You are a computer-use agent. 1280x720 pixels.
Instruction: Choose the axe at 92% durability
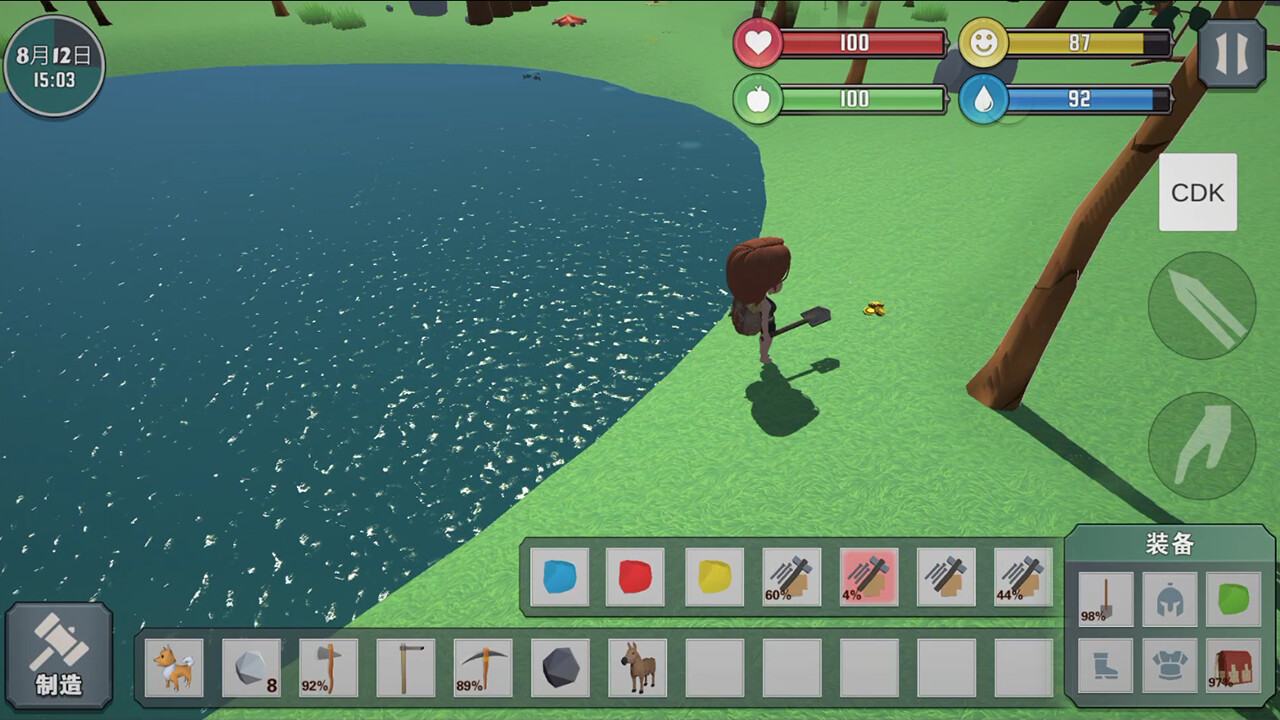point(328,667)
